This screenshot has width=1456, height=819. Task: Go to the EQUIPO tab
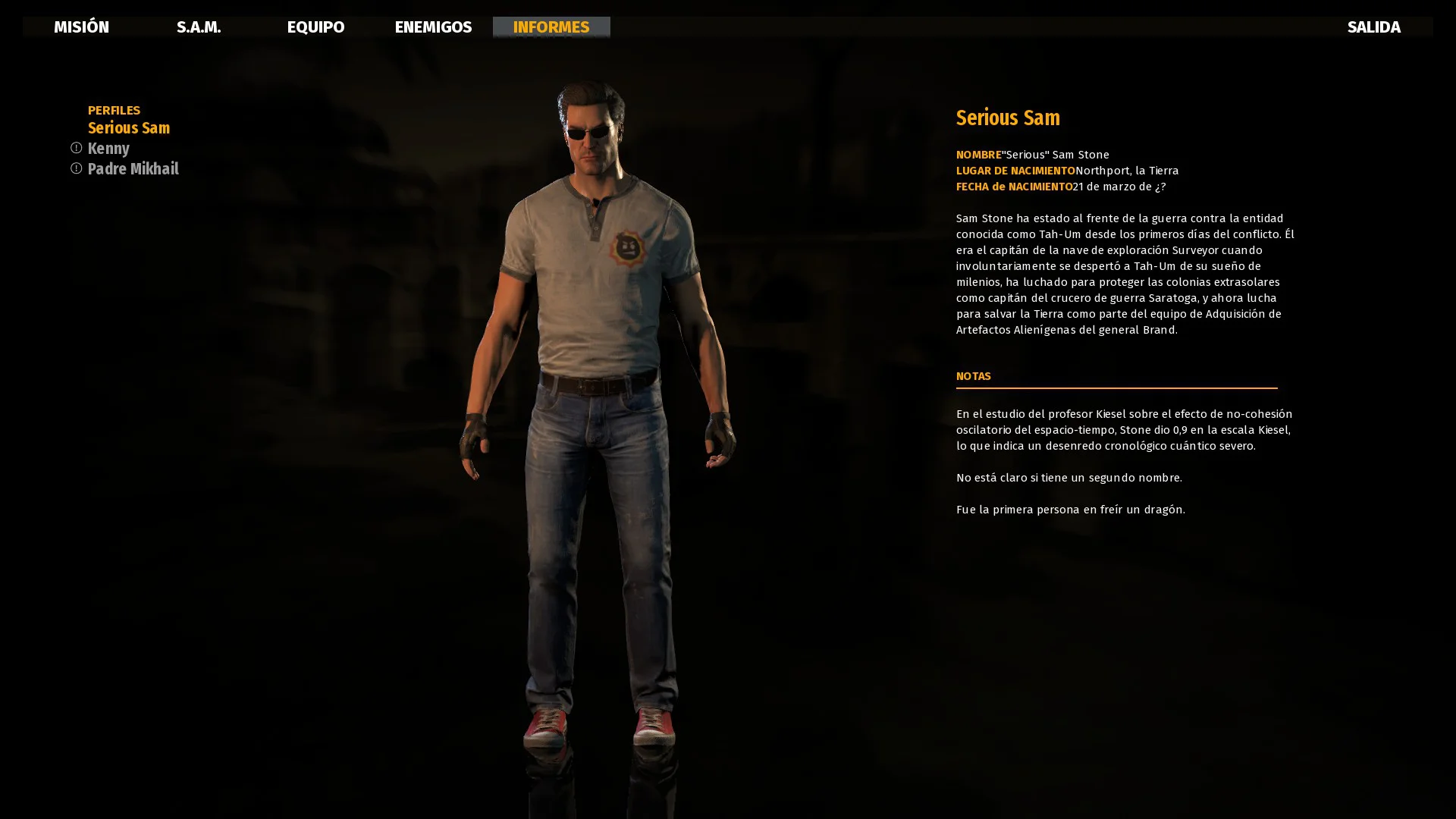coord(315,27)
